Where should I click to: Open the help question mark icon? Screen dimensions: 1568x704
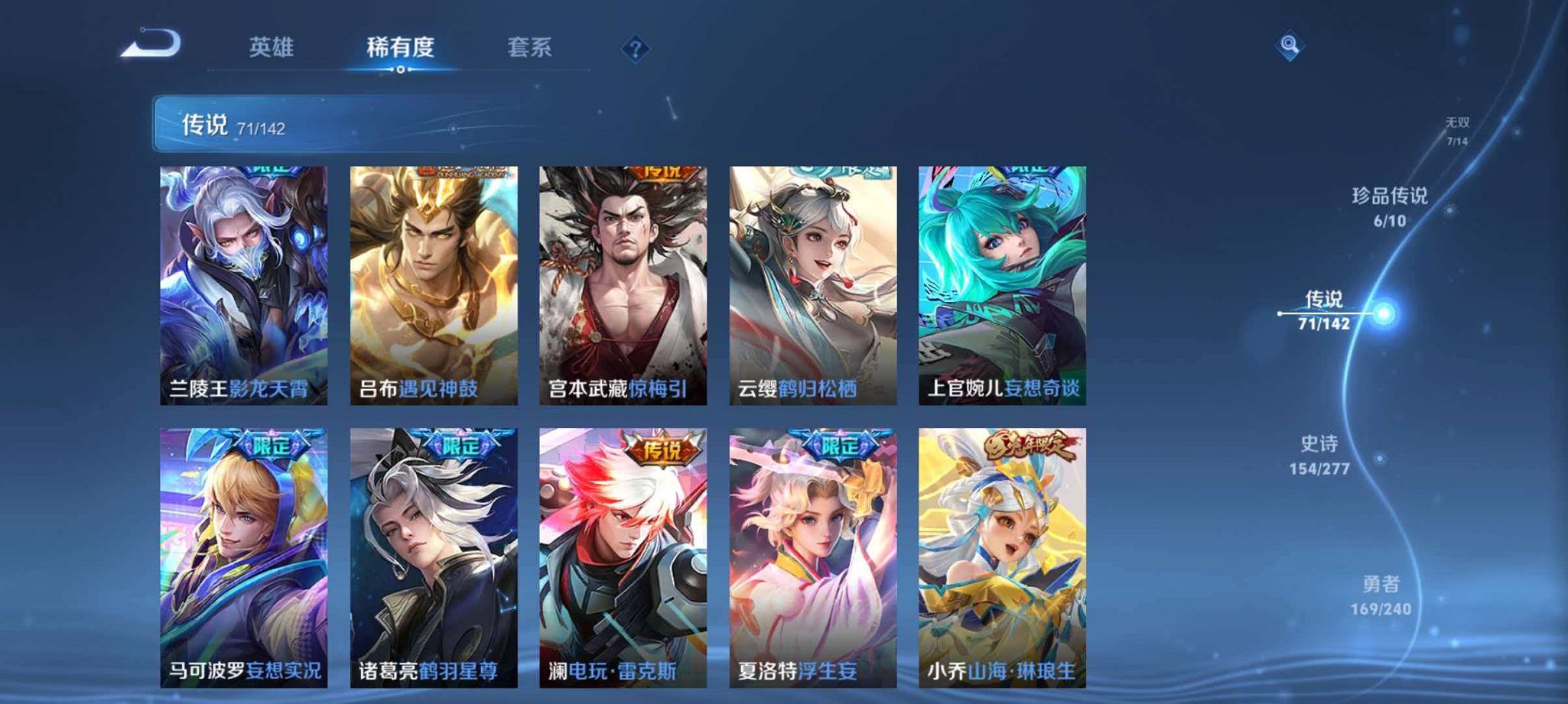(637, 49)
